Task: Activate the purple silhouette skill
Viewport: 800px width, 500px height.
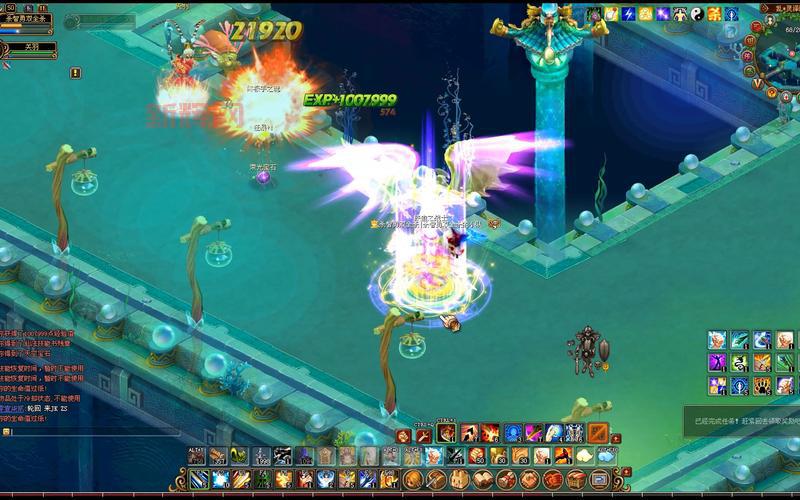Action: tap(717, 362)
